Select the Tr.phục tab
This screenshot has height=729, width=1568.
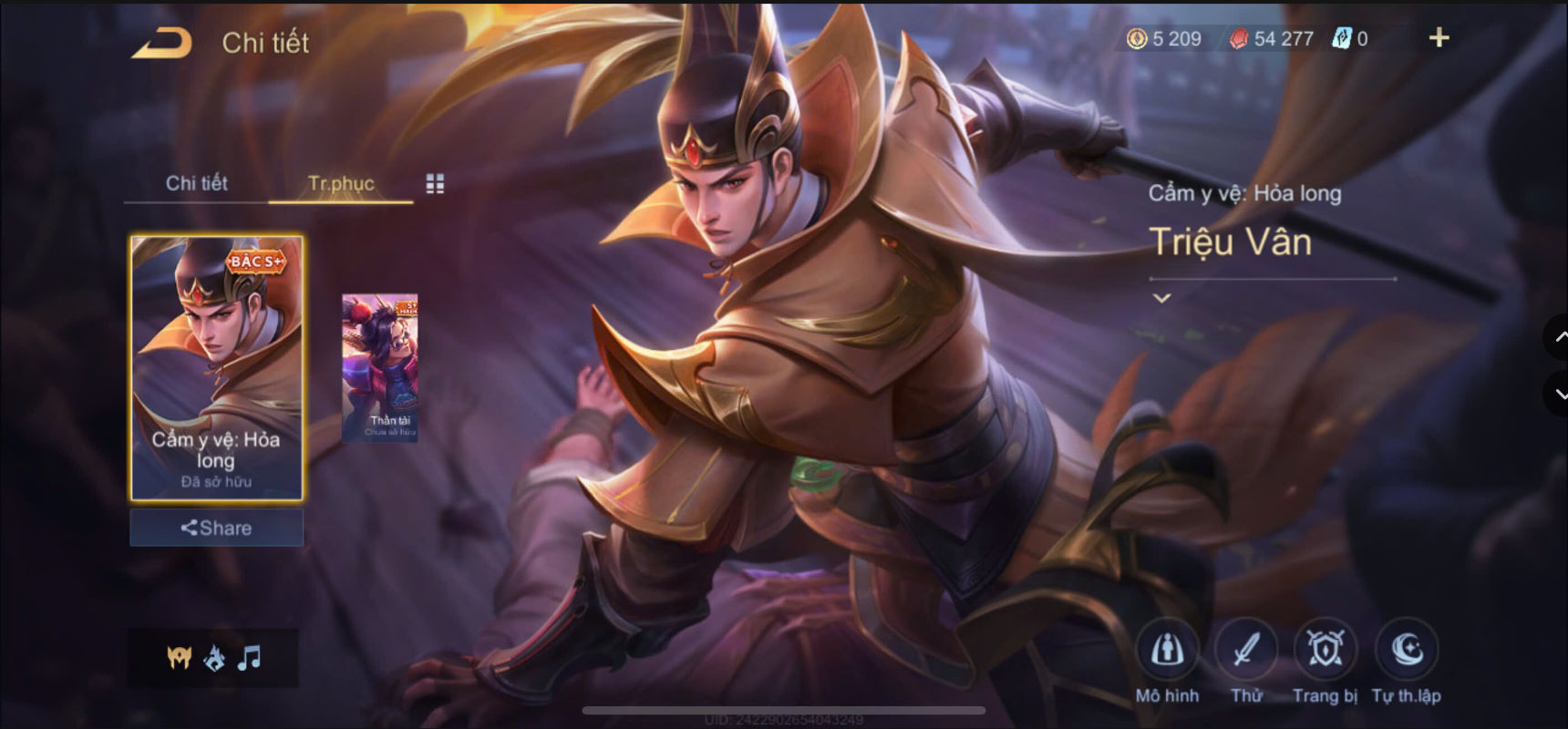point(341,183)
